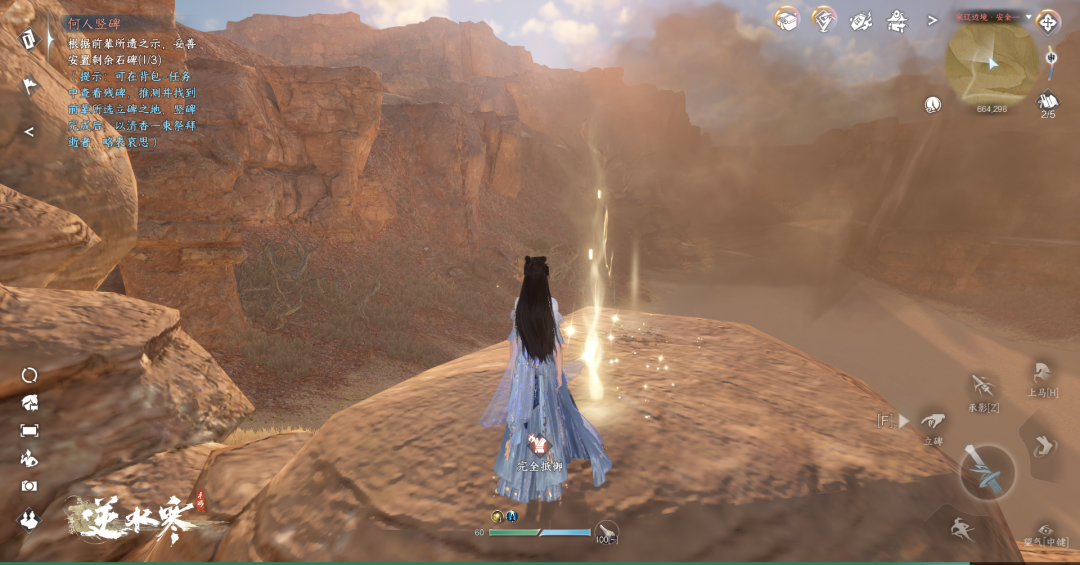This screenshot has height=565, width=1080.
Task: Open the scroll and brush icon
Action: pyautogui.click(x=861, y=19)
